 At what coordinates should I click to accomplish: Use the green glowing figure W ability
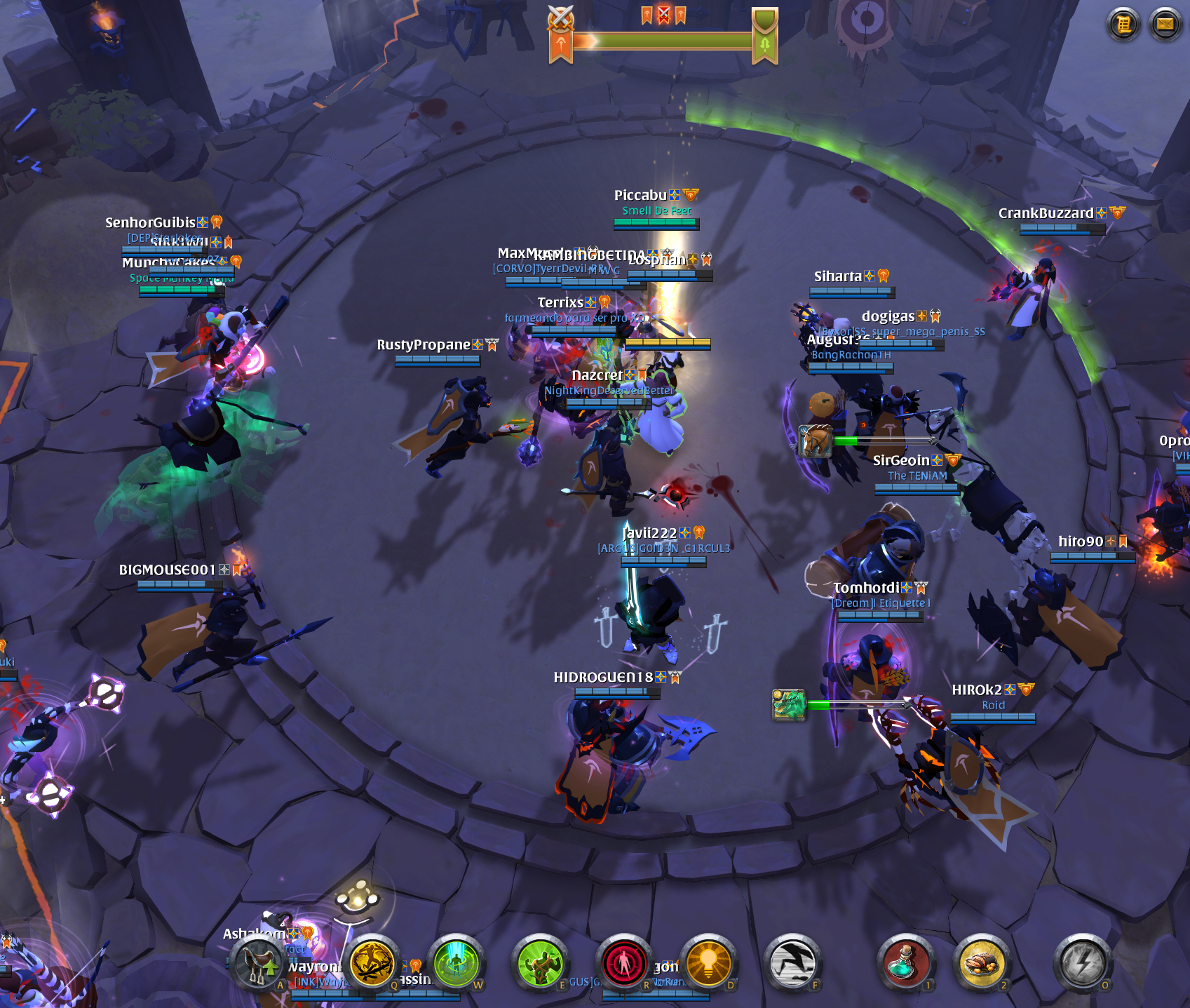tap(457, 962)
